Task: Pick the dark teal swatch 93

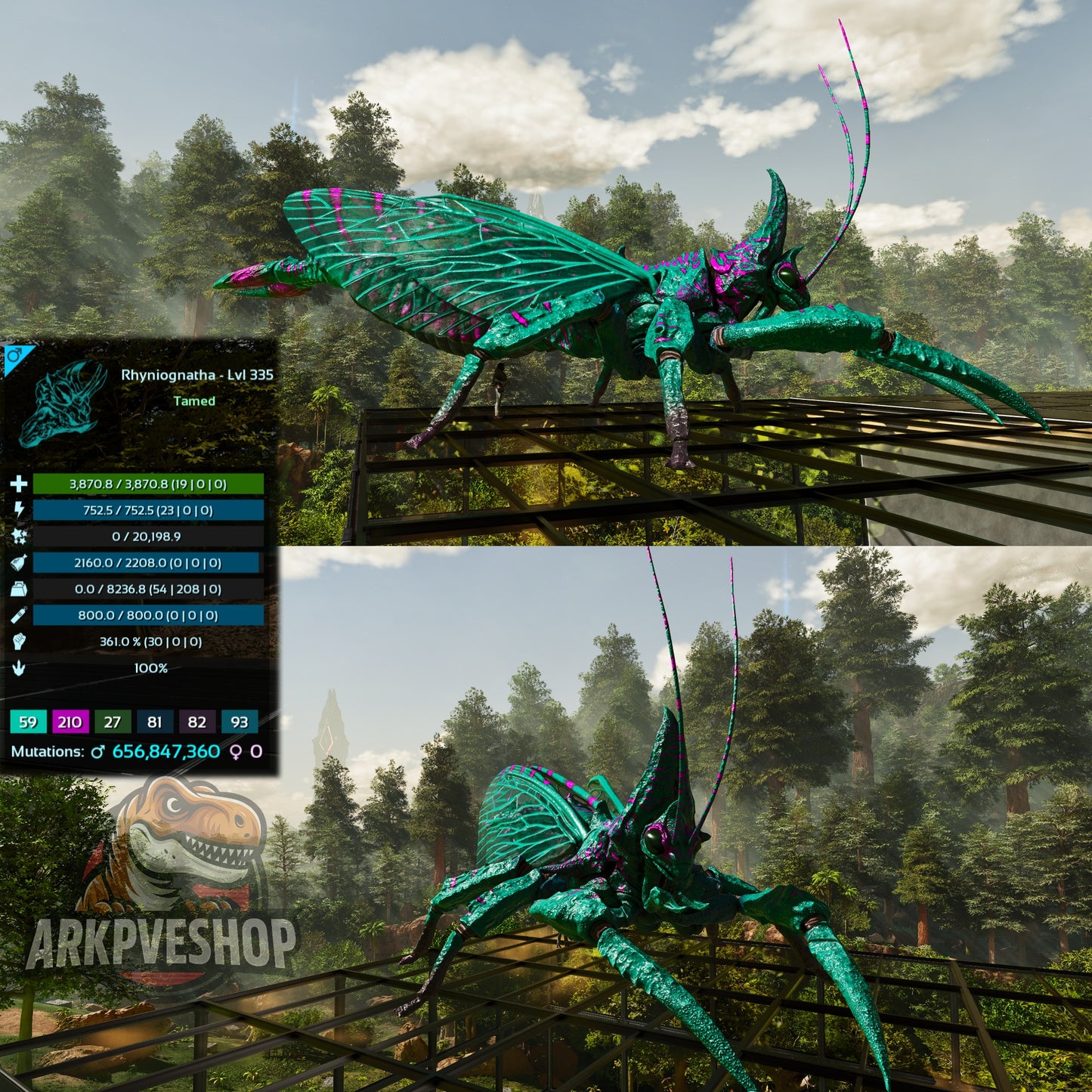Action: pos(240,722)
